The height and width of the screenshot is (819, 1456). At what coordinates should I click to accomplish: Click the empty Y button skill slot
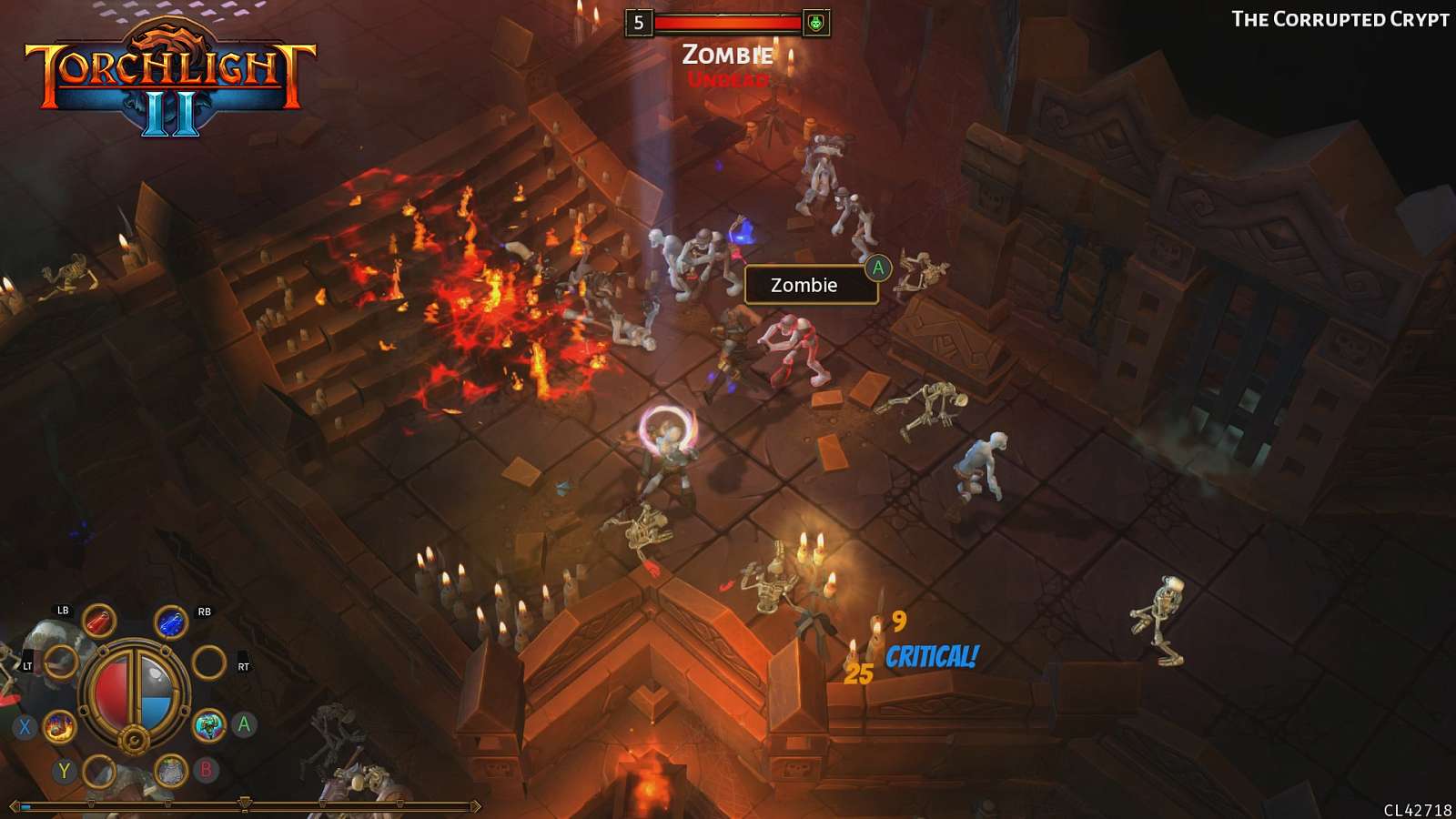point(97,773)
